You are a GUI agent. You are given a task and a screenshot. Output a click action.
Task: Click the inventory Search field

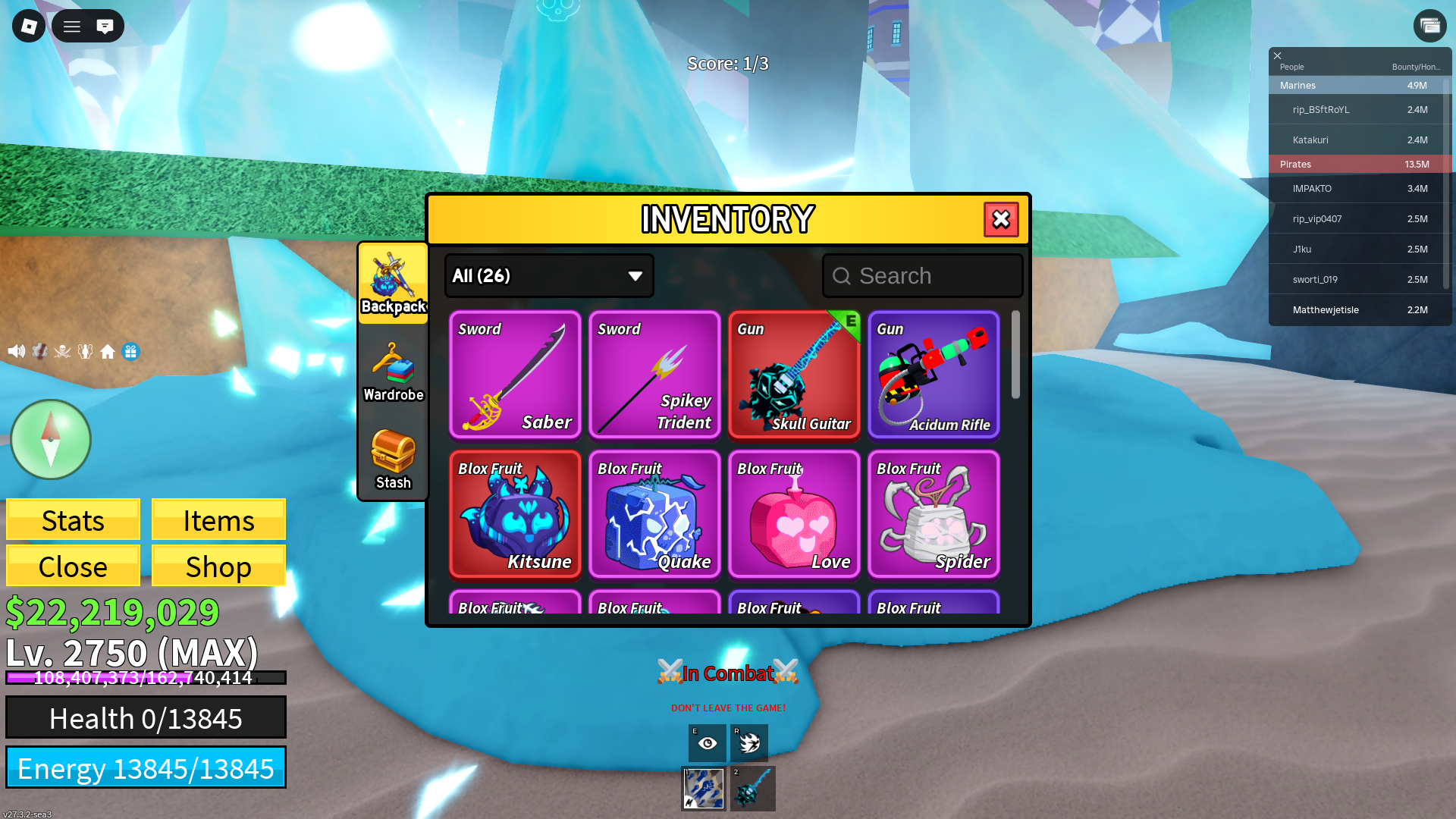(x=923, y=276)
